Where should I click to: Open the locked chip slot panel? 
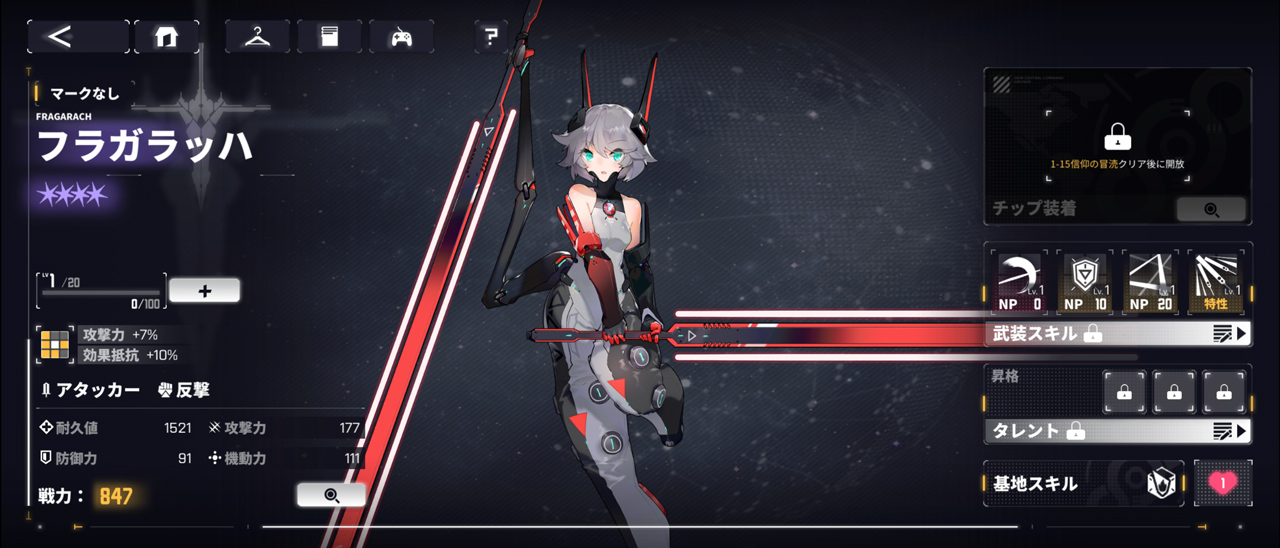point(1117,137)
